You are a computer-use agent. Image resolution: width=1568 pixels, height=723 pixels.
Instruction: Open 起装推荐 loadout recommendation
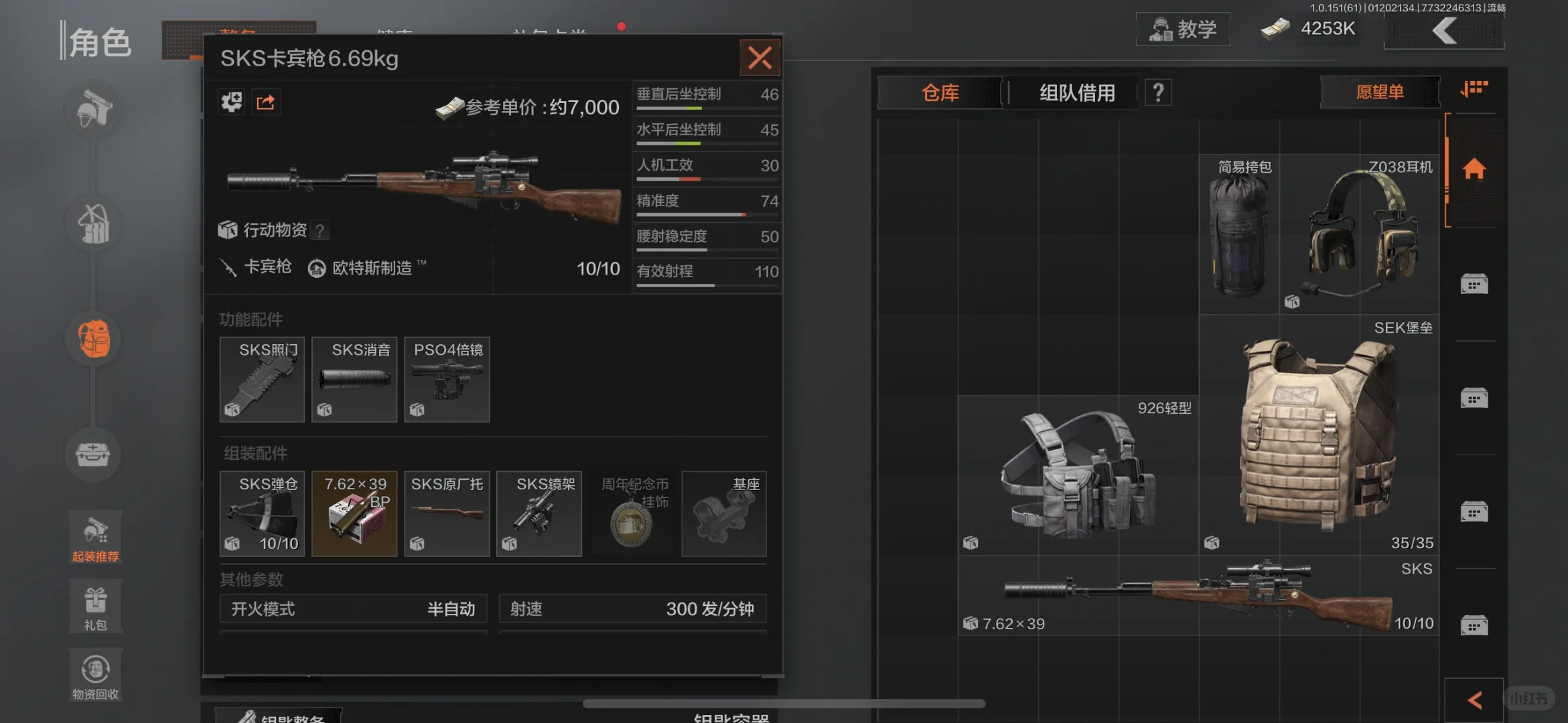(x=95, y=537)
